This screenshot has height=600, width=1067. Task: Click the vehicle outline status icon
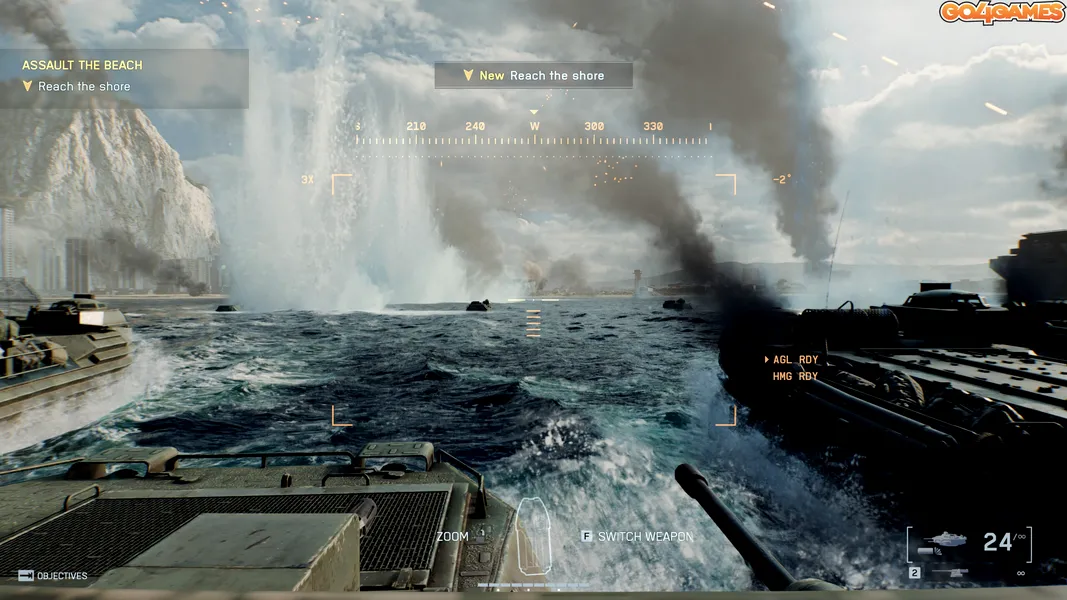coord(533,534)
